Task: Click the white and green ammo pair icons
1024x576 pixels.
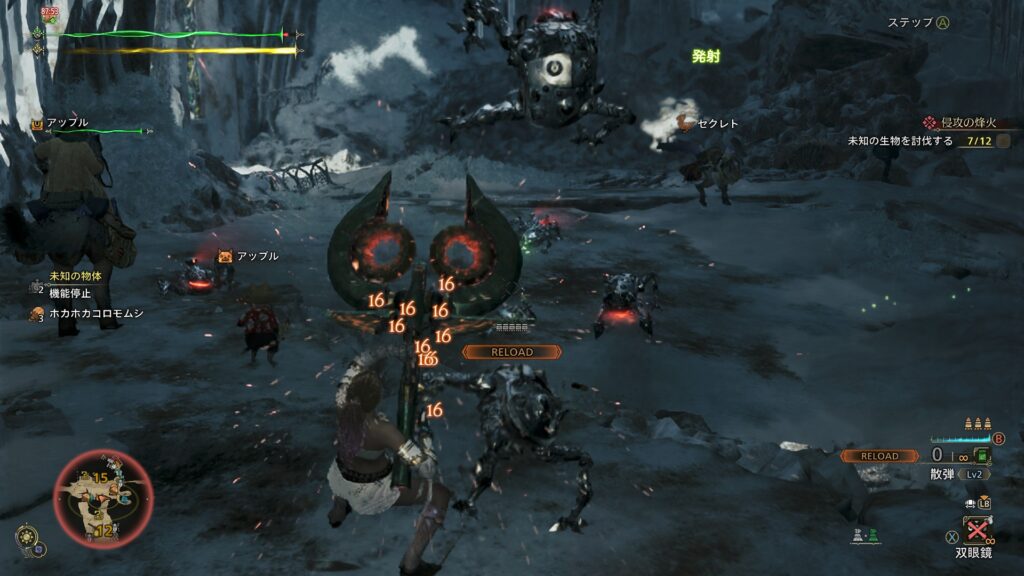Action: pyautogui.click(x=865, y=537)
